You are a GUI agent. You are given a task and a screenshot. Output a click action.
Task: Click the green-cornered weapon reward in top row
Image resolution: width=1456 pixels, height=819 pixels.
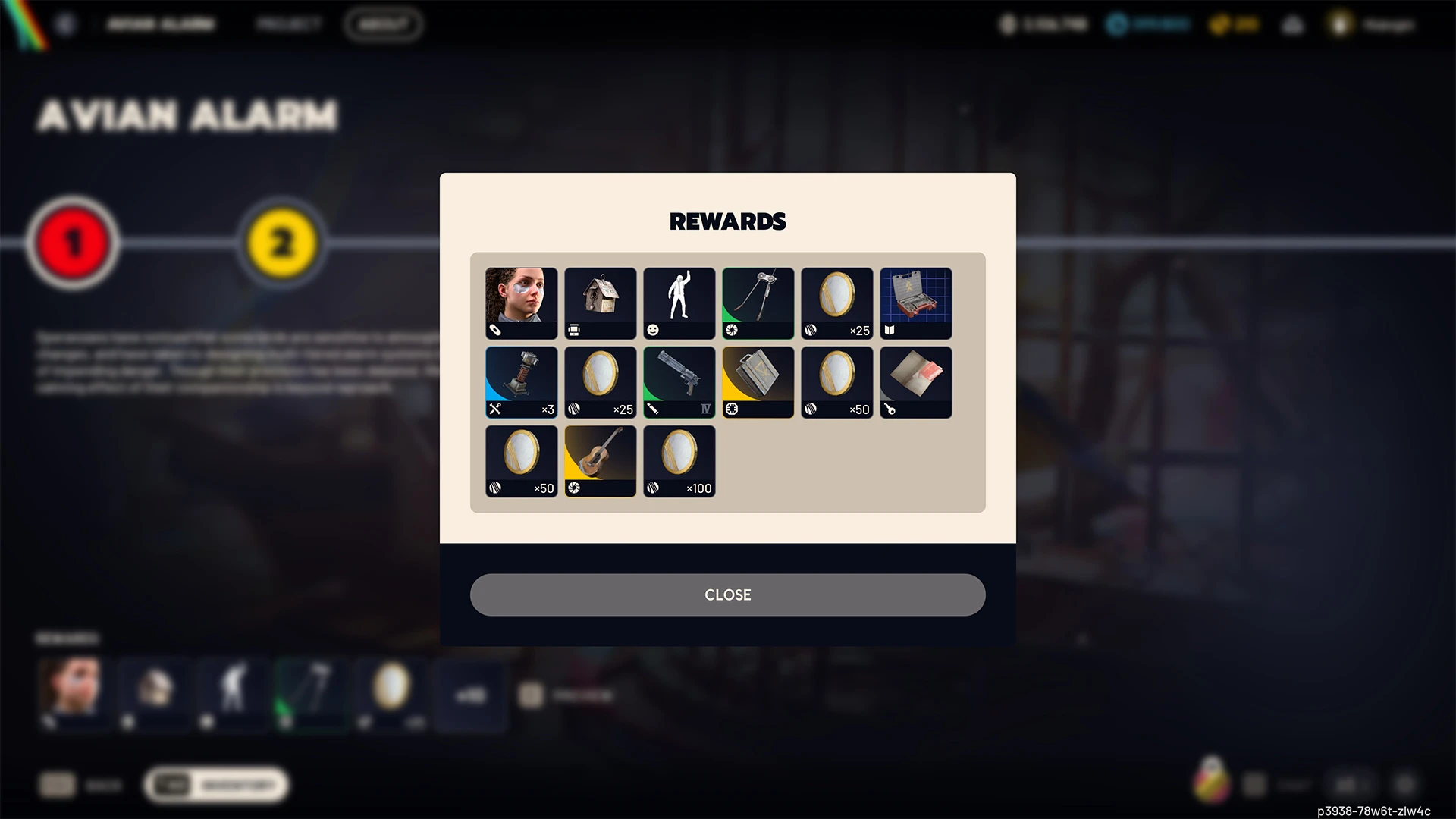click(x=758, y=303)
